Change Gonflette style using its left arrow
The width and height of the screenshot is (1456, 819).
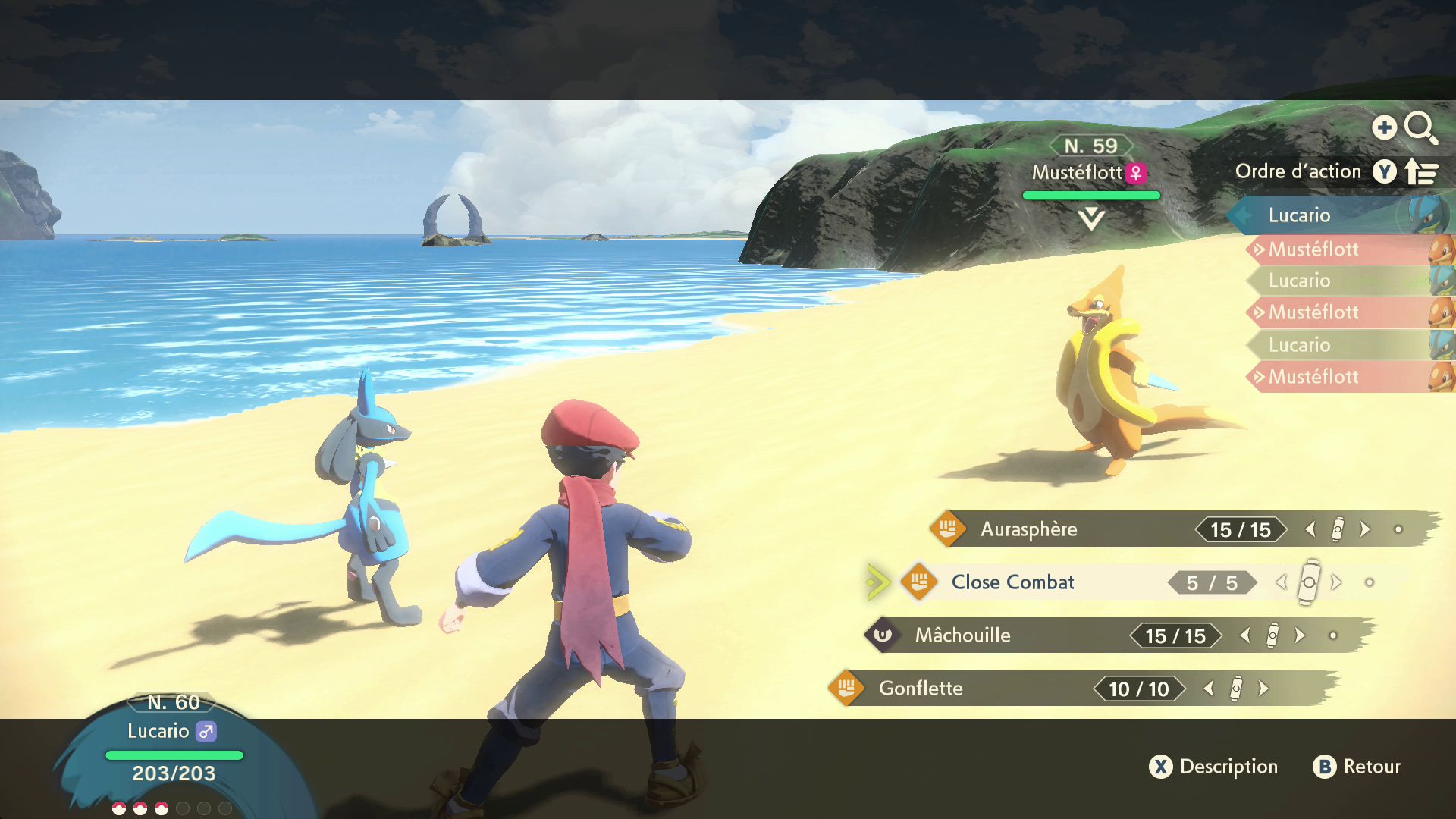1209,689
